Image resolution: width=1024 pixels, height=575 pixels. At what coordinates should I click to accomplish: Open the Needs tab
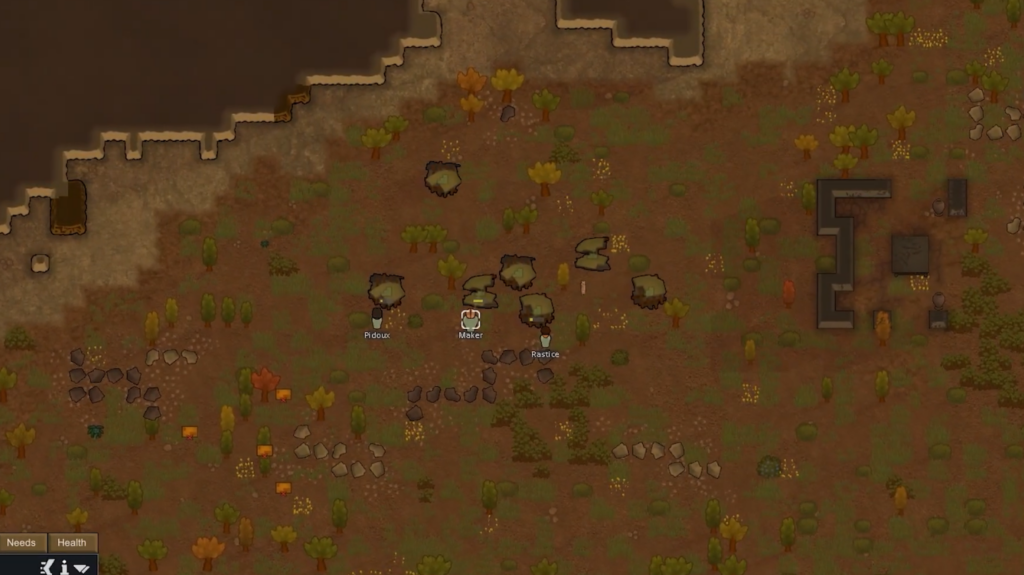click(22, 543)
